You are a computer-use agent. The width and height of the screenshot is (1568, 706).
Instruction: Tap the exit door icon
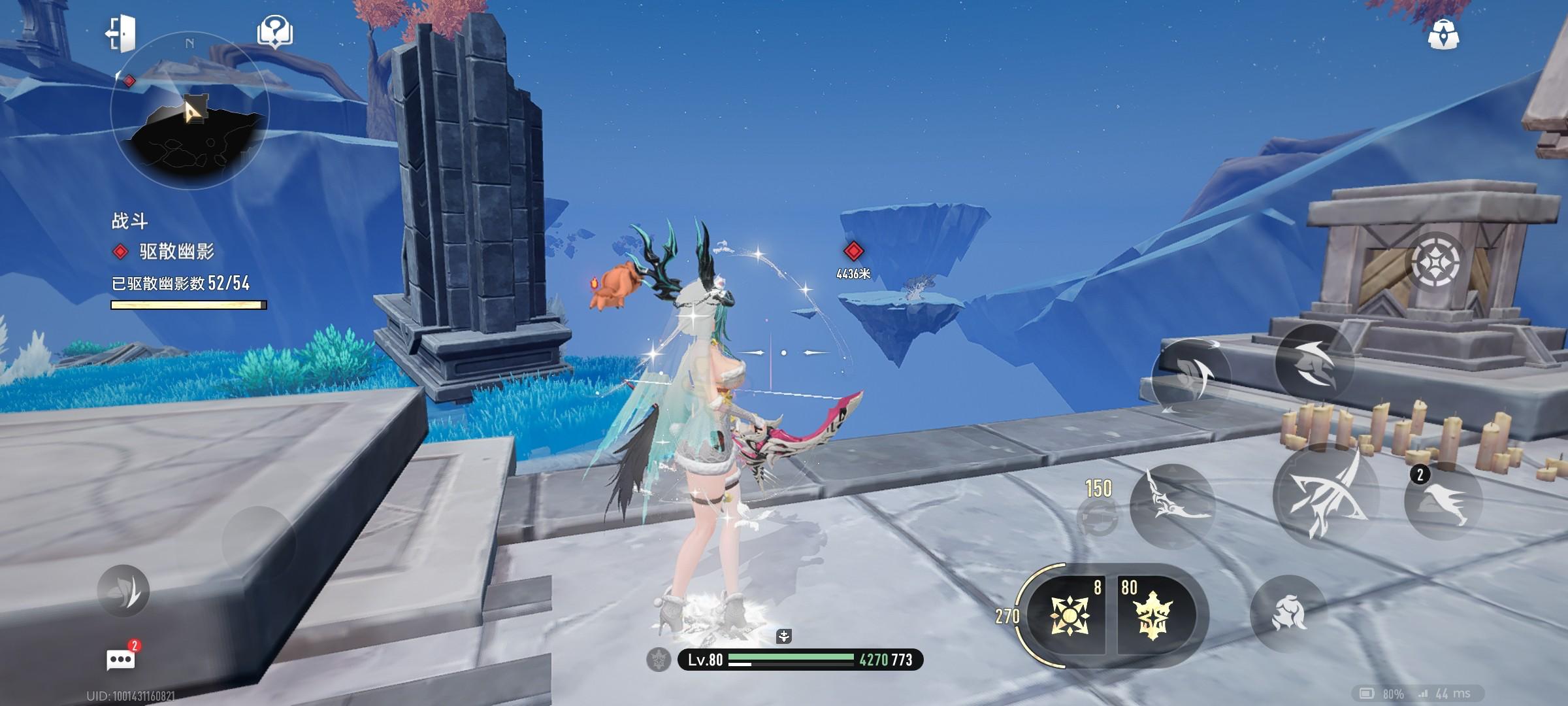point(121,33)
